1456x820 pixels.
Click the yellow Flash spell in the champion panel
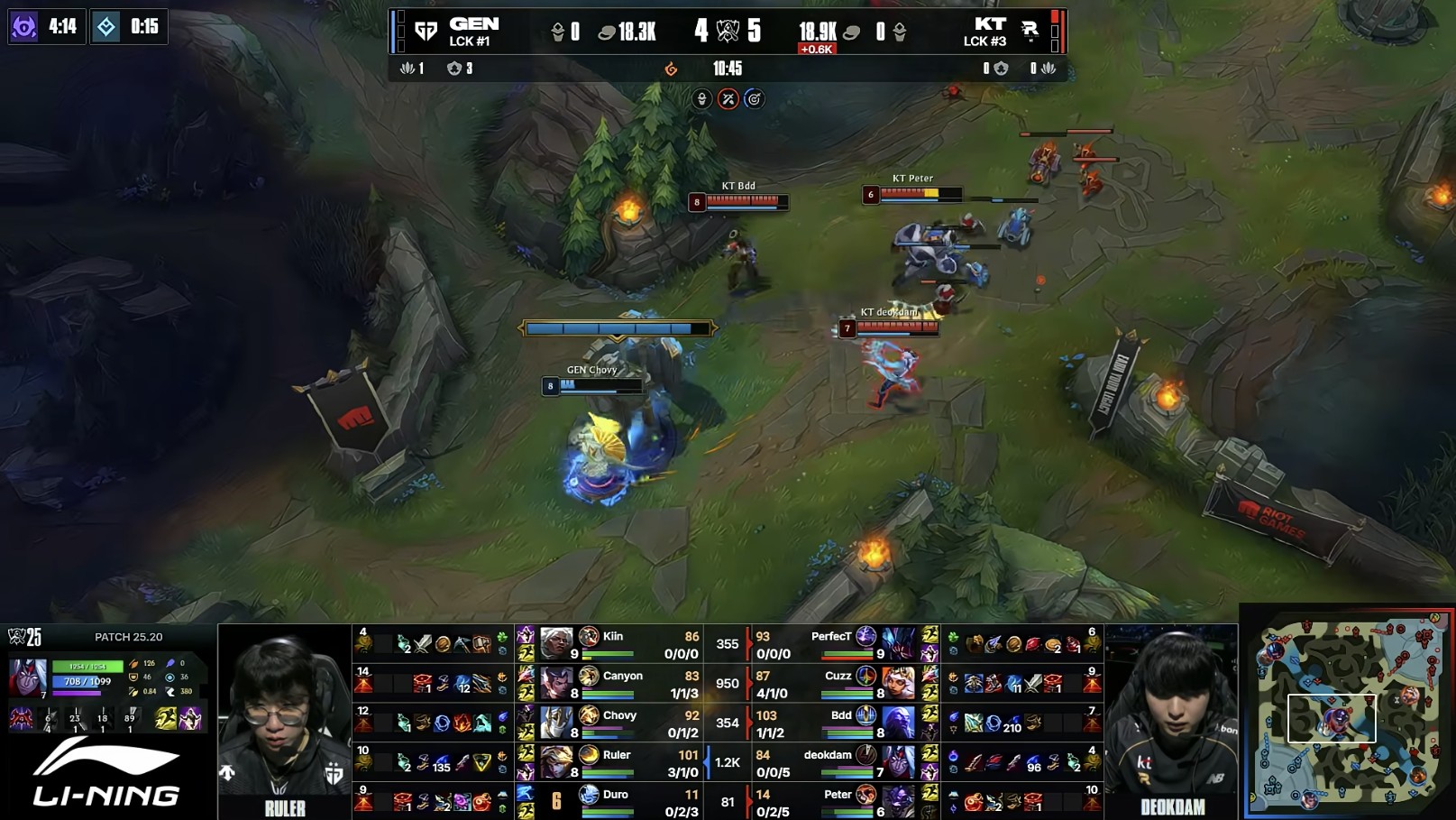click(166, 718)
